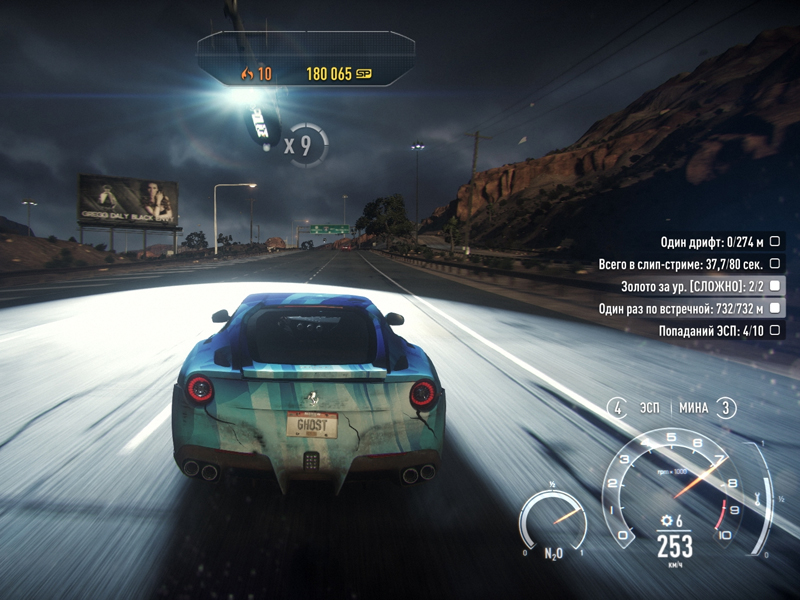Click the N2O nitrous gauge
The height and width of the screenshot is (600, 800).
click(x=554, y=520)
